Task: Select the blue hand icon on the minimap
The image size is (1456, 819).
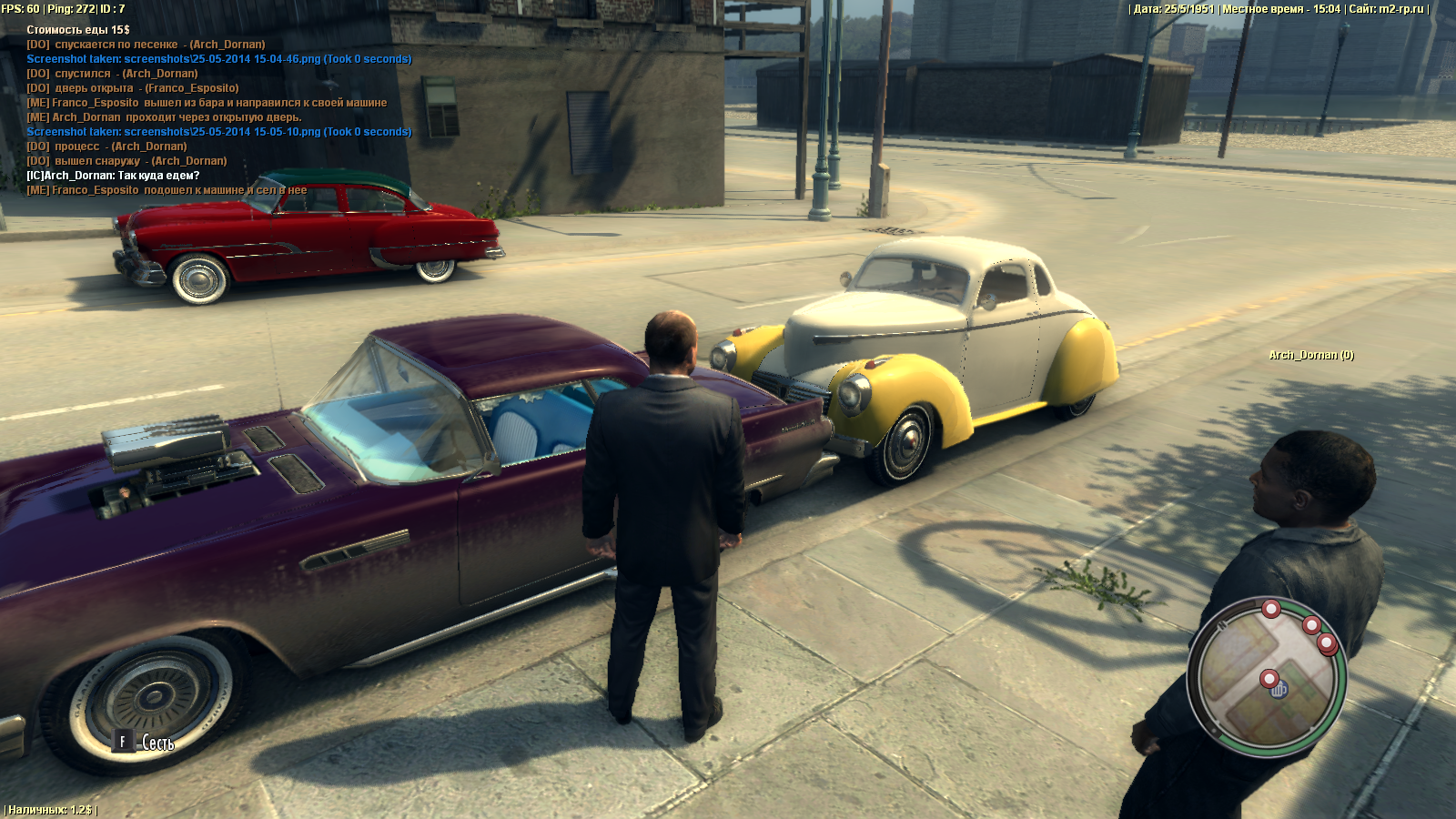Action: click(1279, 690)
